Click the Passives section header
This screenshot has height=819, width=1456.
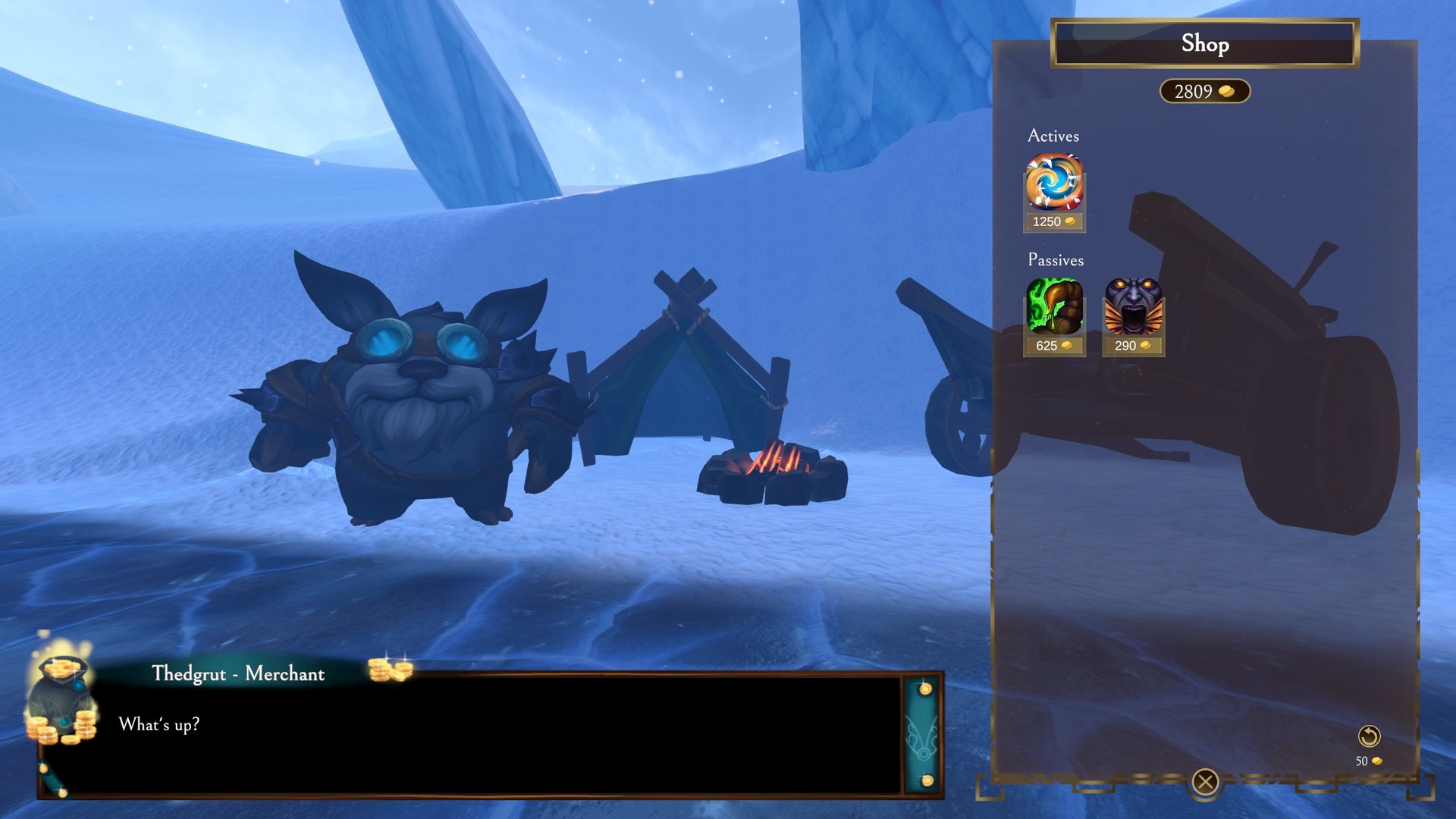[1056, 260]
